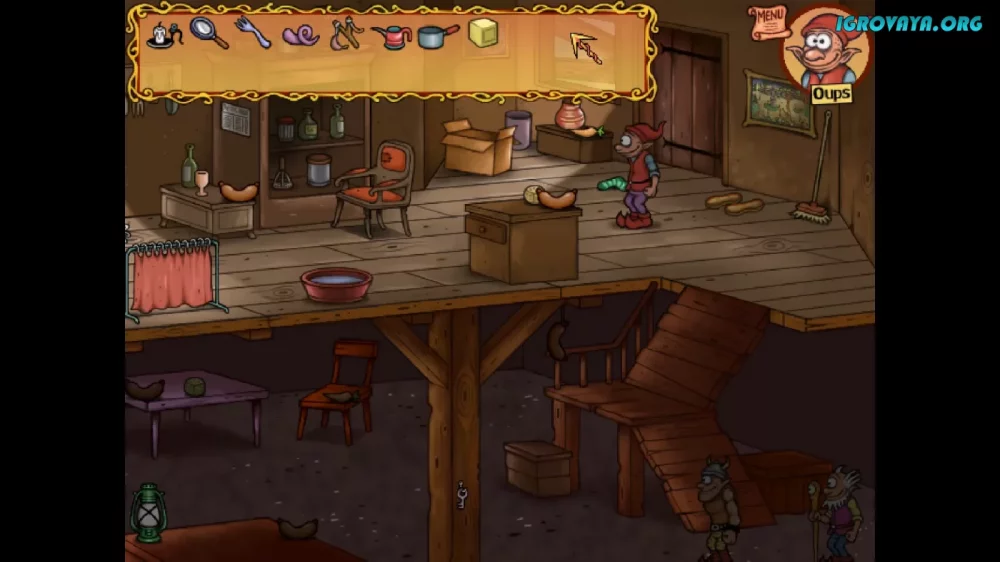Click the green lantern icon
The image size is (1000, 562).
(148, 512)
